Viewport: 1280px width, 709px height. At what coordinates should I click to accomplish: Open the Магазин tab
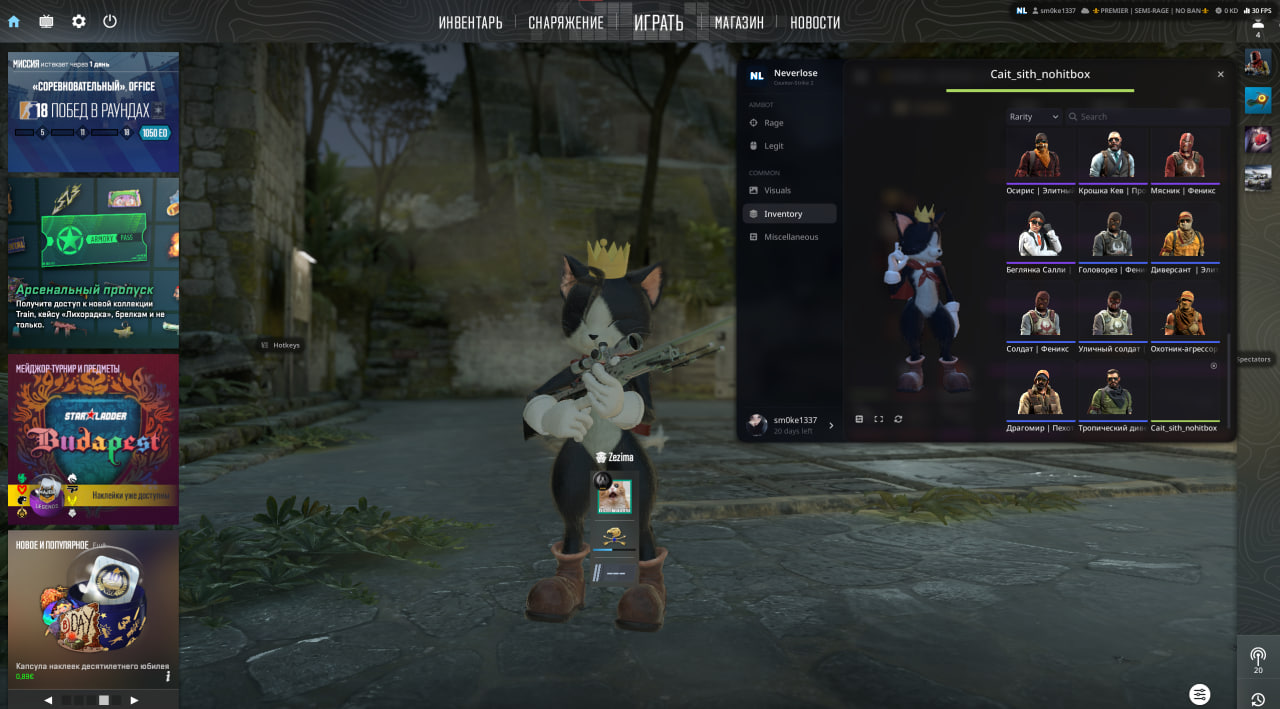pyautogui.click(x=739, y=22)
